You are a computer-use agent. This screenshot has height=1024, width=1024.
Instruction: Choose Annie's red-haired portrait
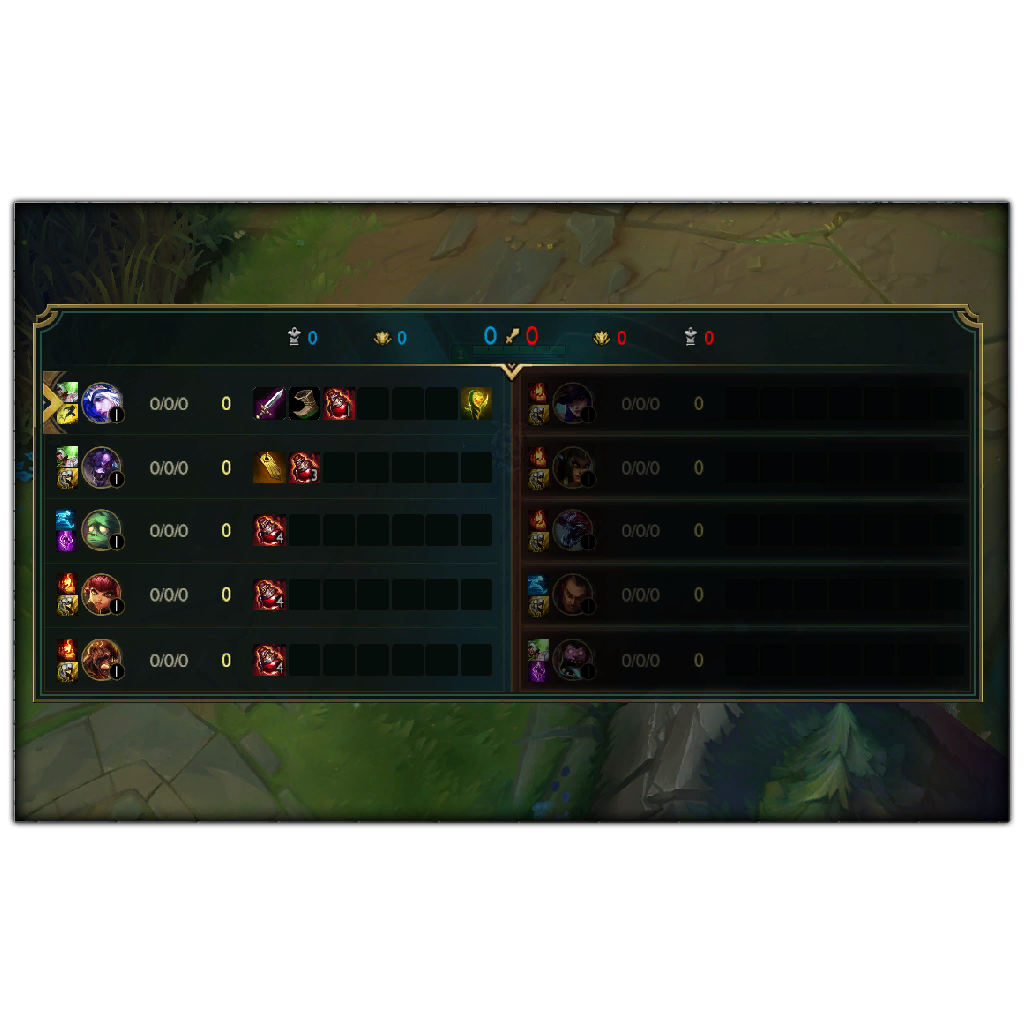pyautogui.click(x=101, y=594)
